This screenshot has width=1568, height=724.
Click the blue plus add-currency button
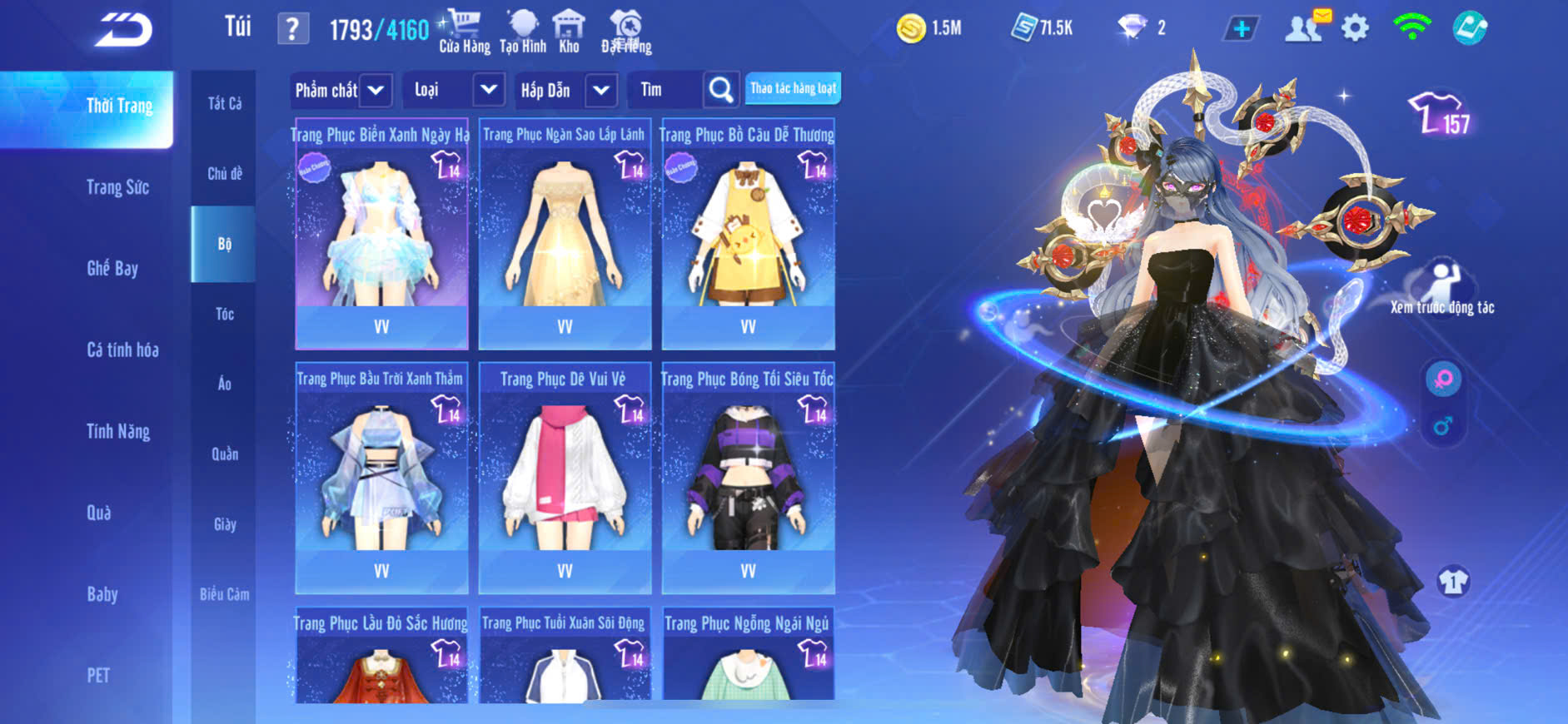pos(1241,28)
